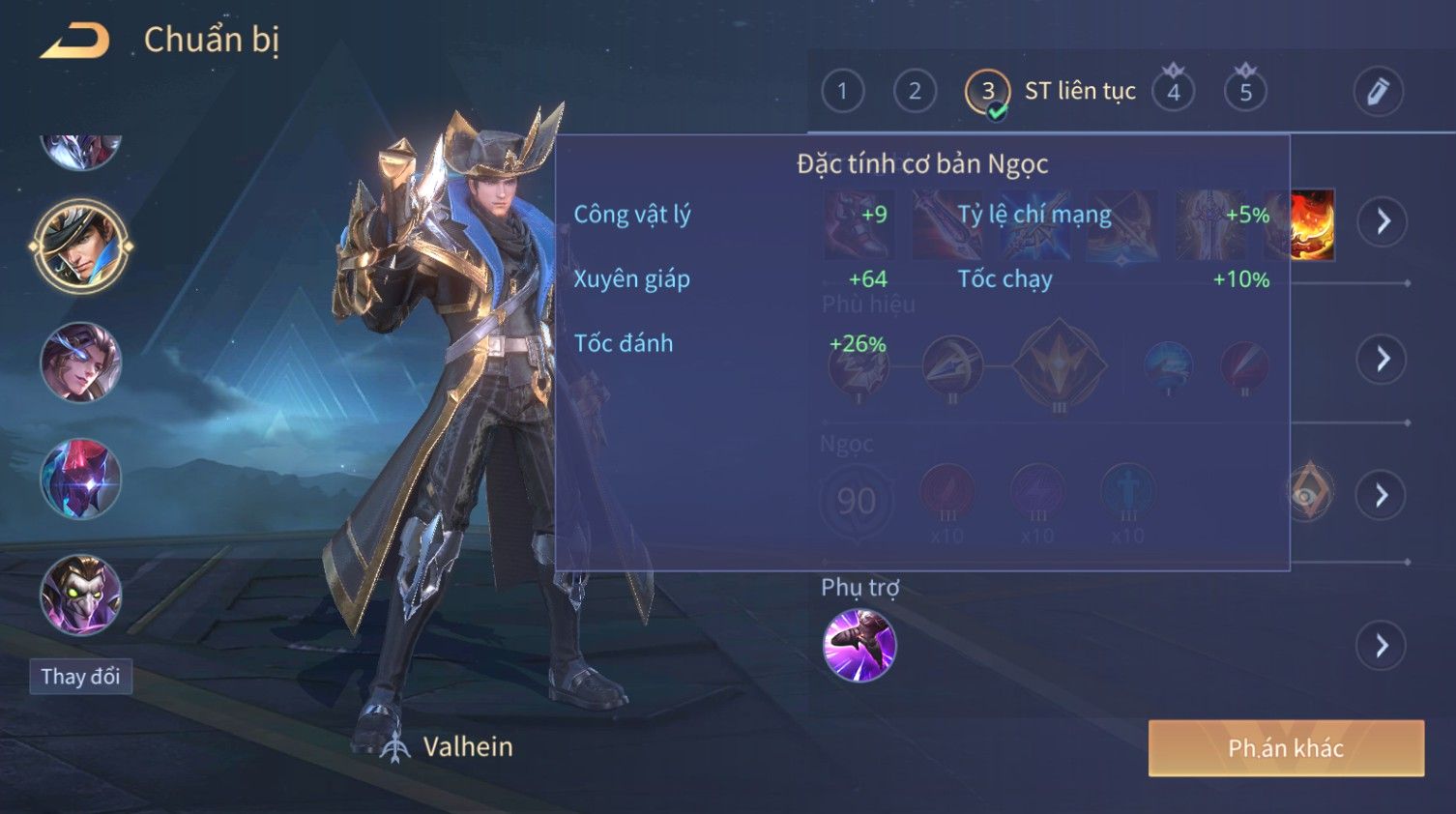
Task: Select the purple boot support spell icon
Action: (x=859, y=645)
